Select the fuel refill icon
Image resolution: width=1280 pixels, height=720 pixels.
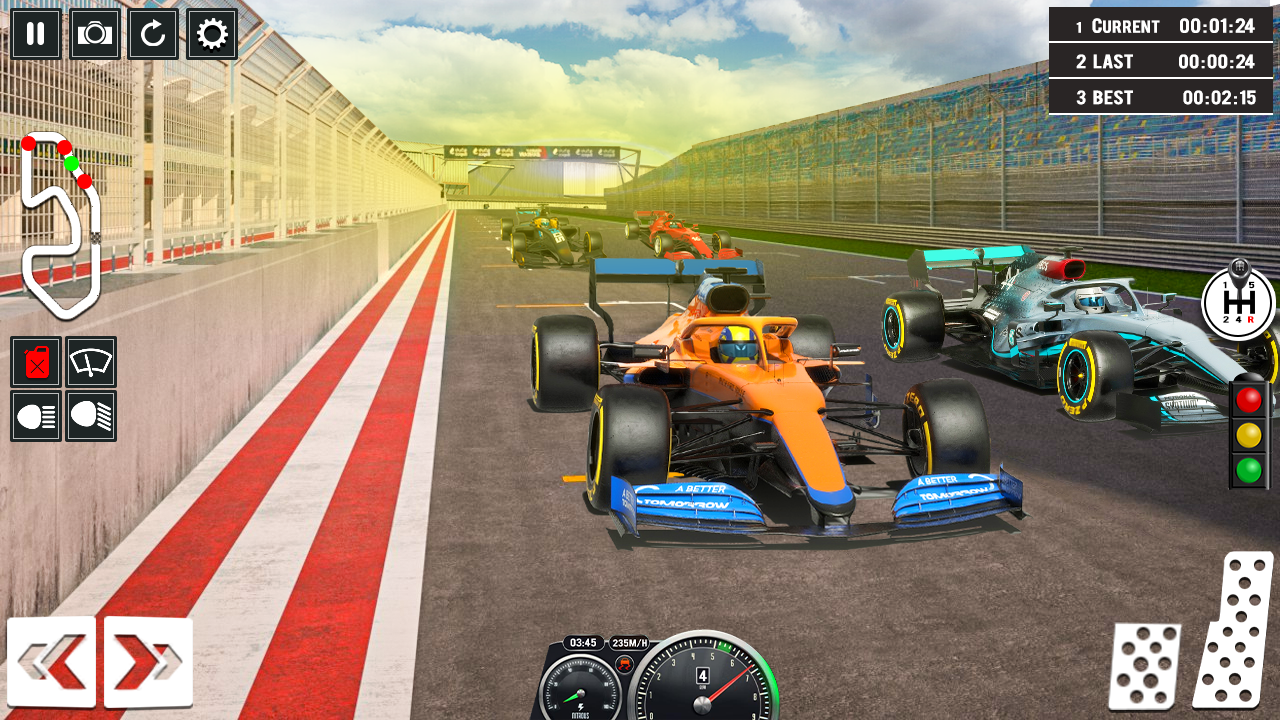pyautogui.click(x=35, y=362)
